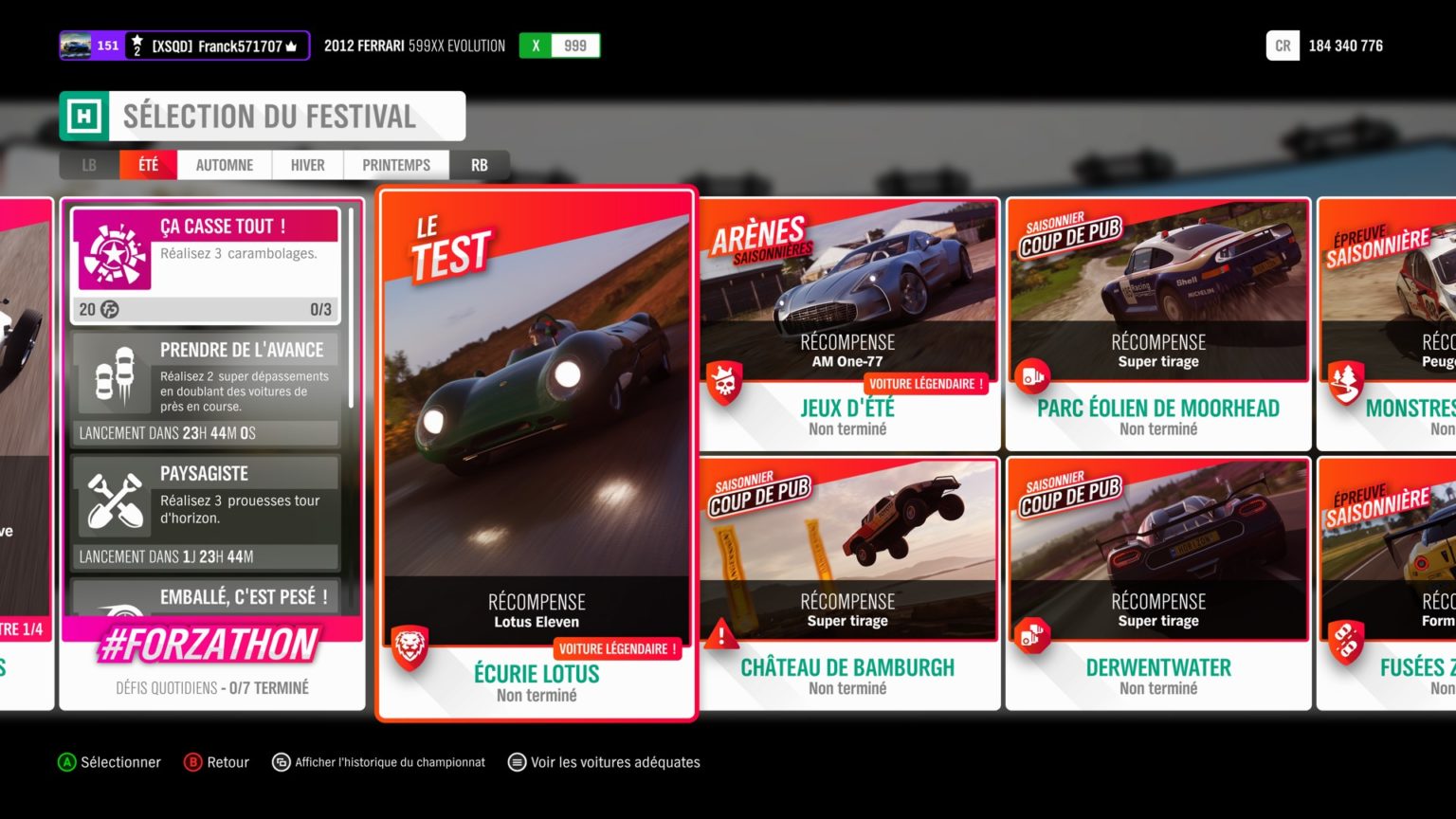View eligible cars via Voir les voitures adéquates
Viewport: 1456px width, 819px height.
tap(605, 762)
